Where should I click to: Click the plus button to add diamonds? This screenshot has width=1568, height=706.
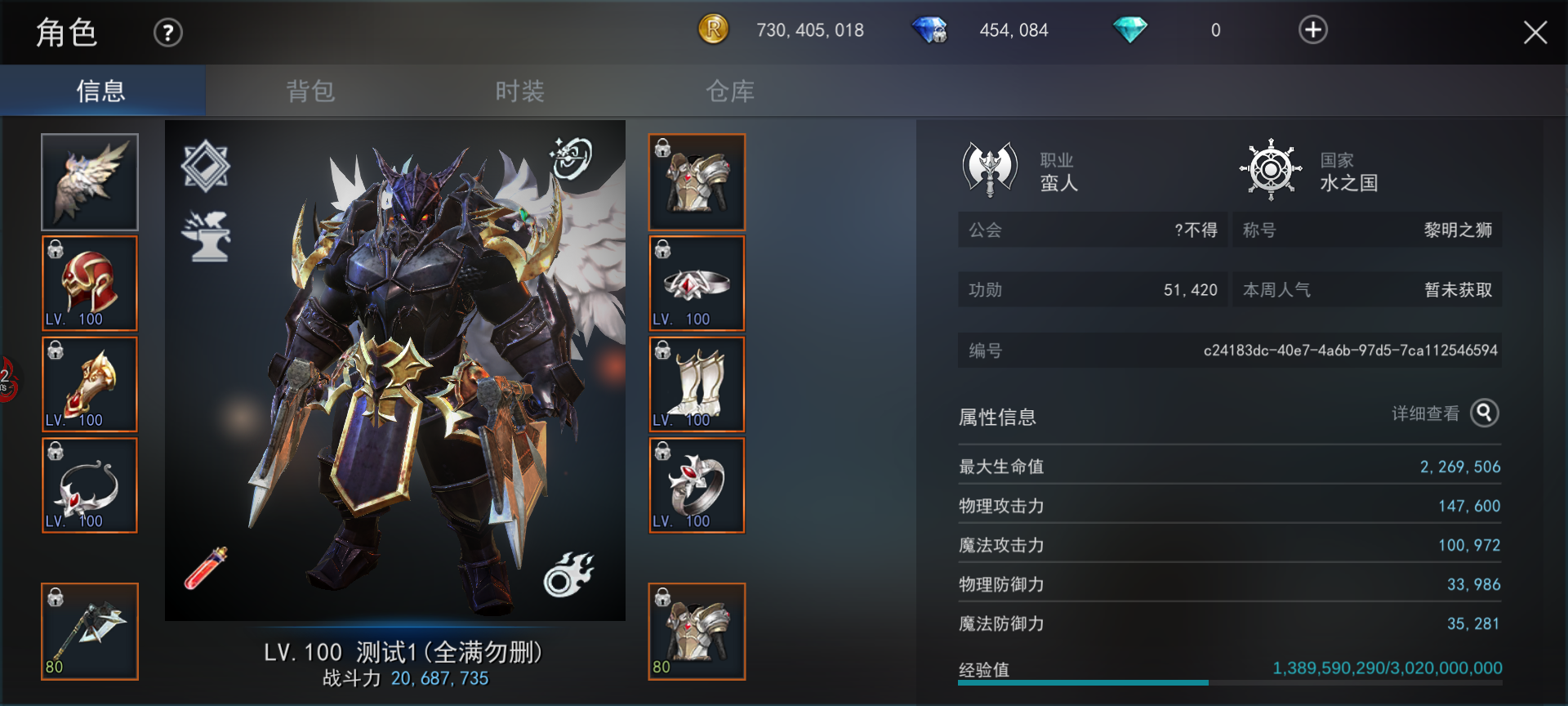point(1312,30)
